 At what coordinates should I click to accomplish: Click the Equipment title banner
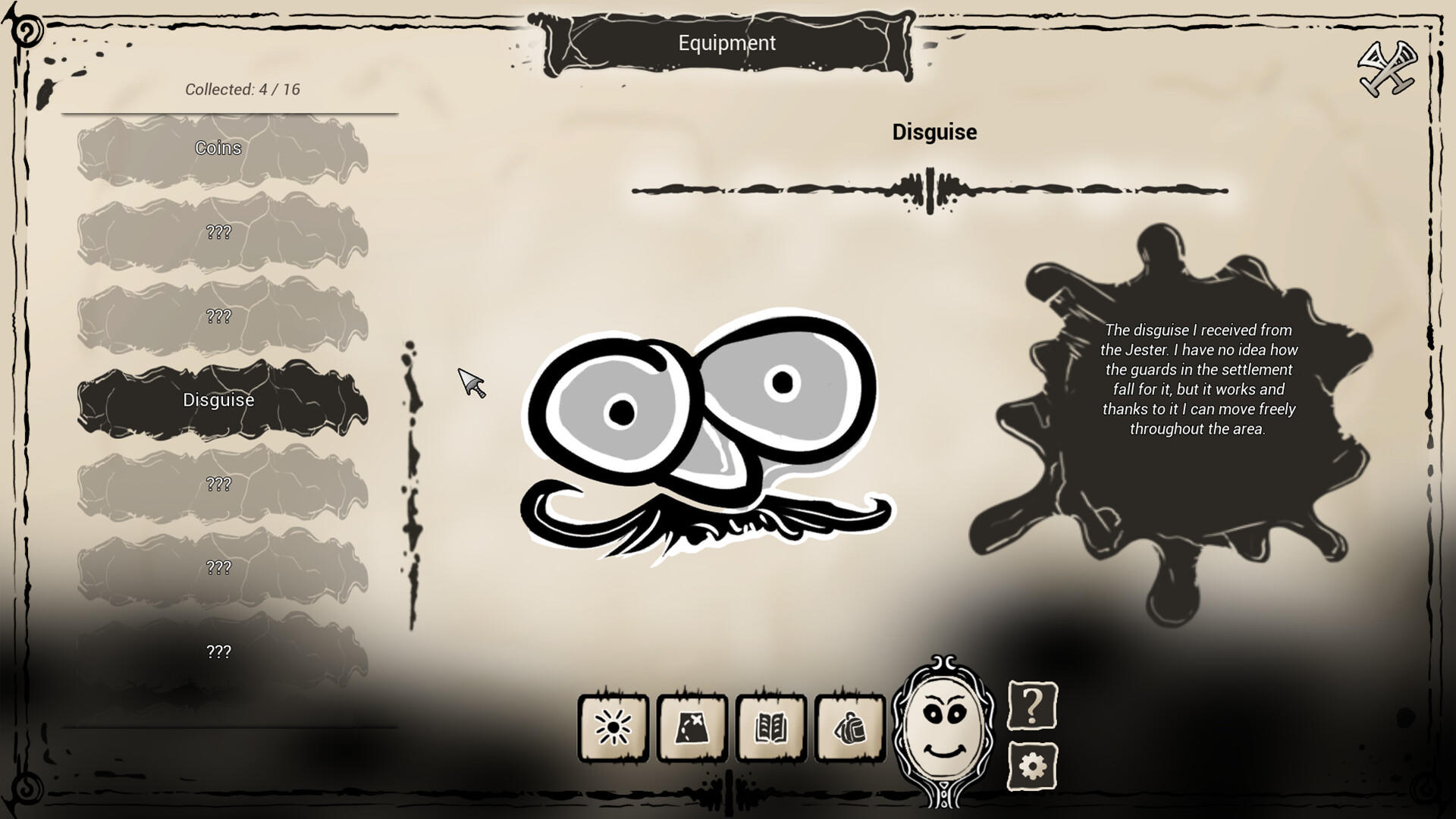pyautogui.click(x=726, y=43)
